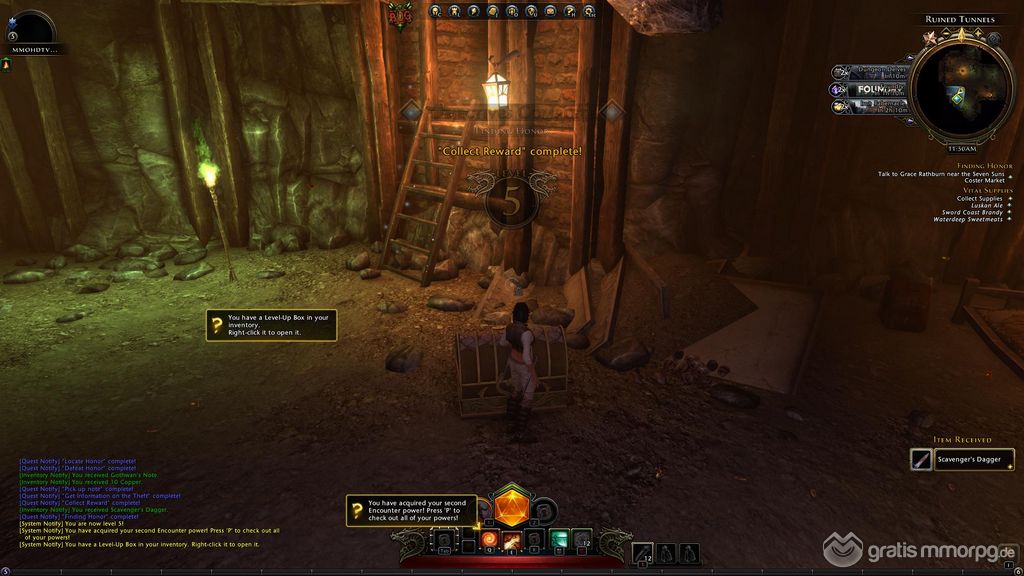
Task: Use the dagger item slot with count 12
Action: tap(643, 551)
